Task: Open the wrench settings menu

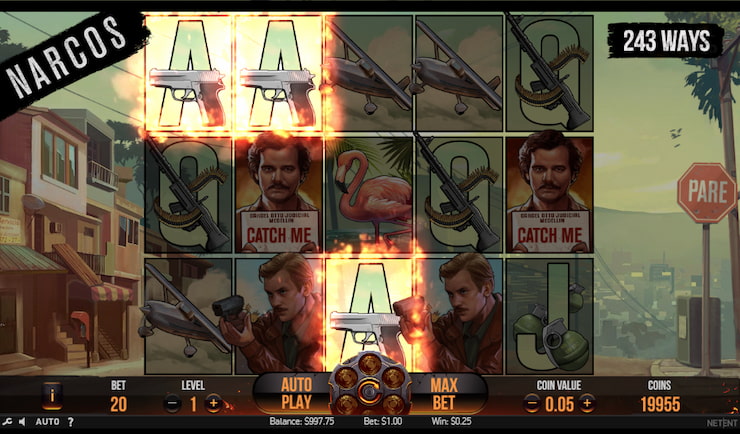Action: (6, 422)
